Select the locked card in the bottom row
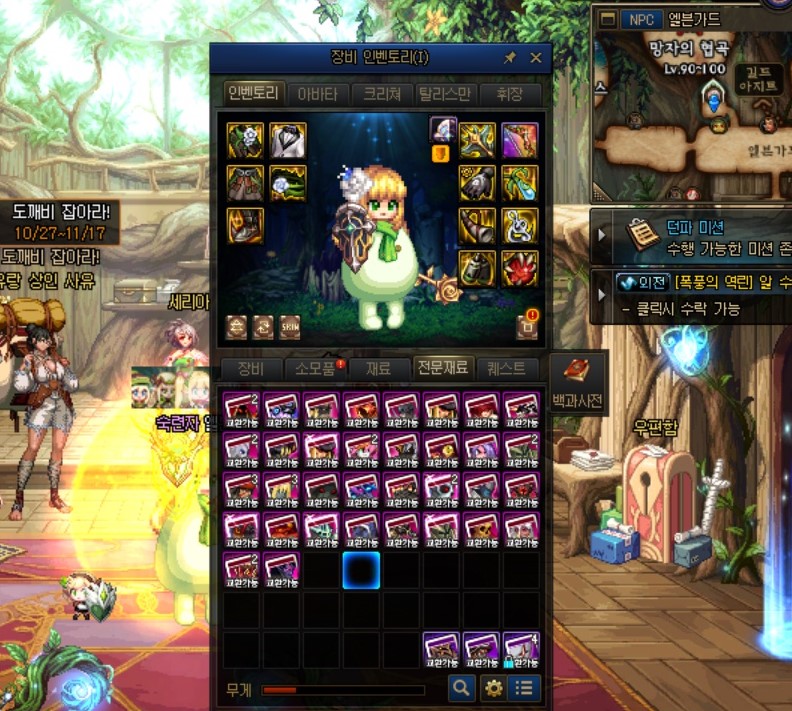Image resolution: width=792 pixels, height=711 pixels. point(521,650)
